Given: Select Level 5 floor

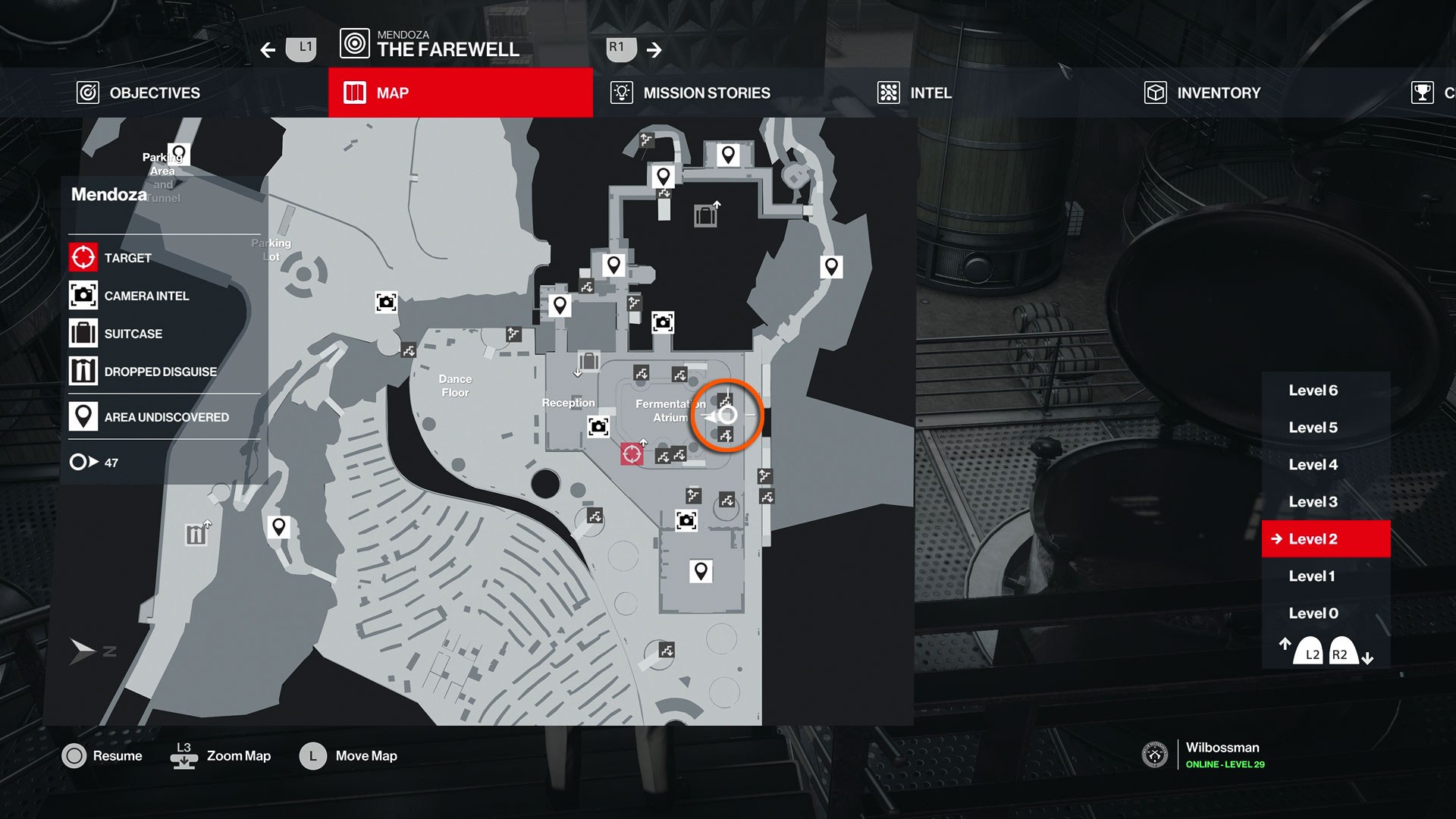Looking at the screenshot, I should [x=1313, y=428].
